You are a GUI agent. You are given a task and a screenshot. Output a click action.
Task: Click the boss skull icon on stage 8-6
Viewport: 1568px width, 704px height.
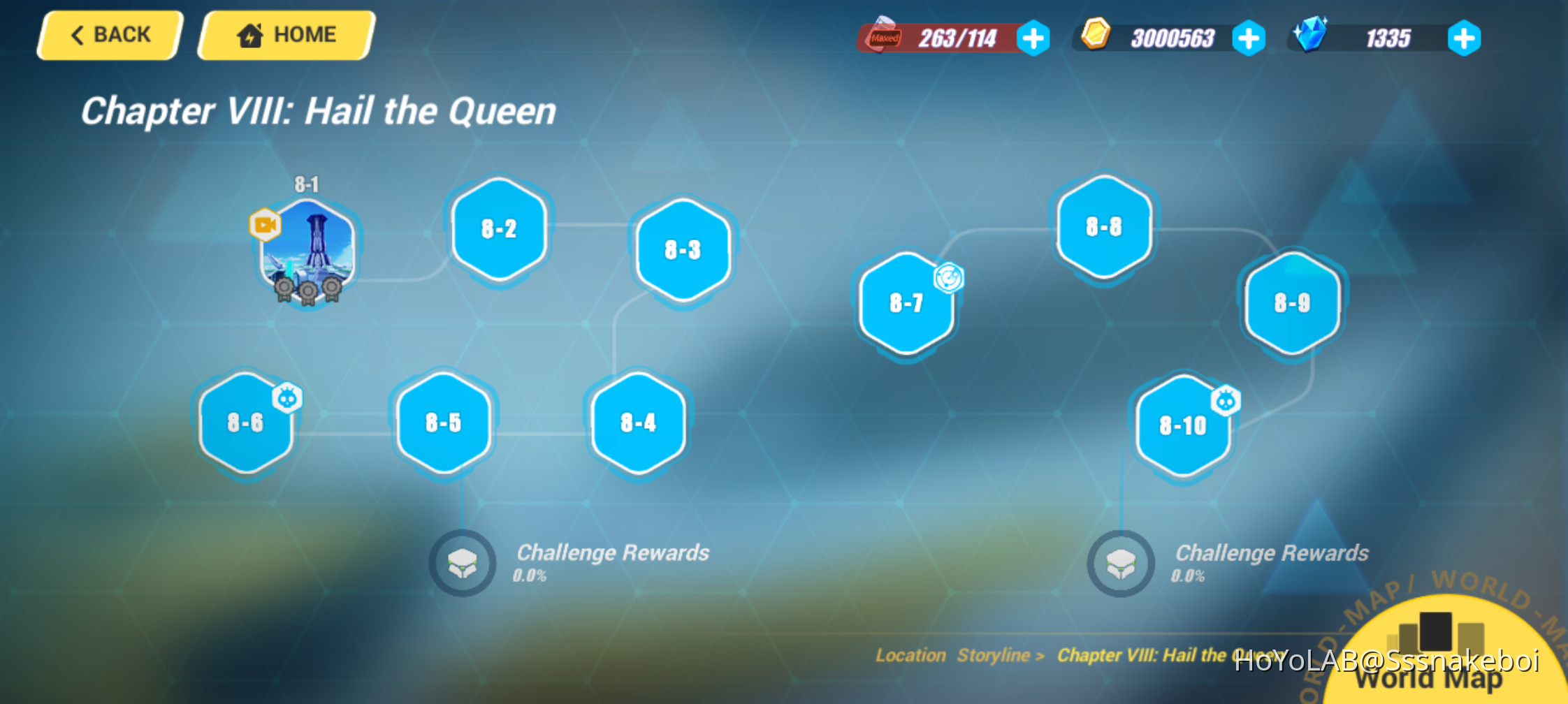click(x=286, y=395)
